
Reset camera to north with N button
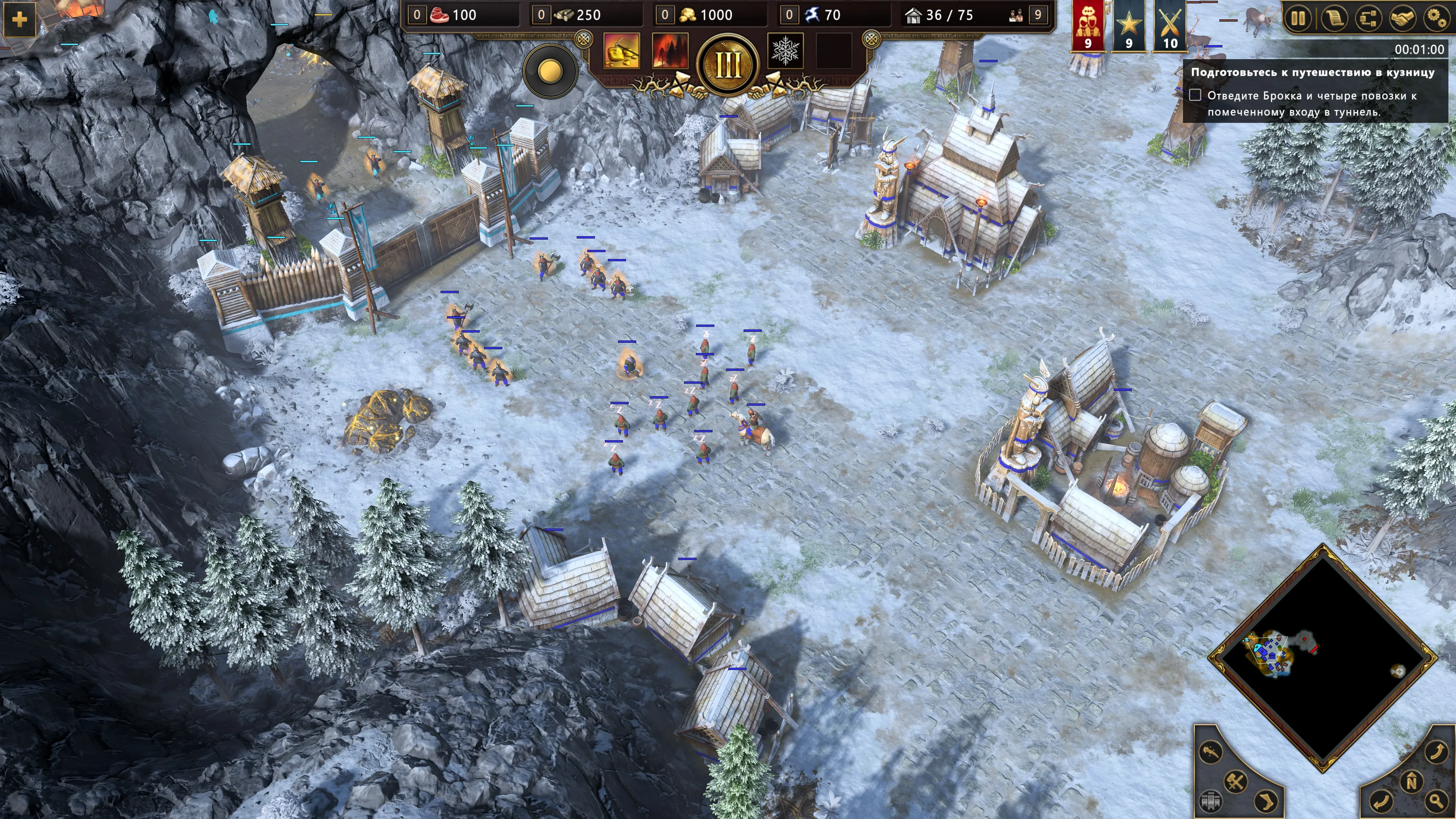pos(1411,782)
